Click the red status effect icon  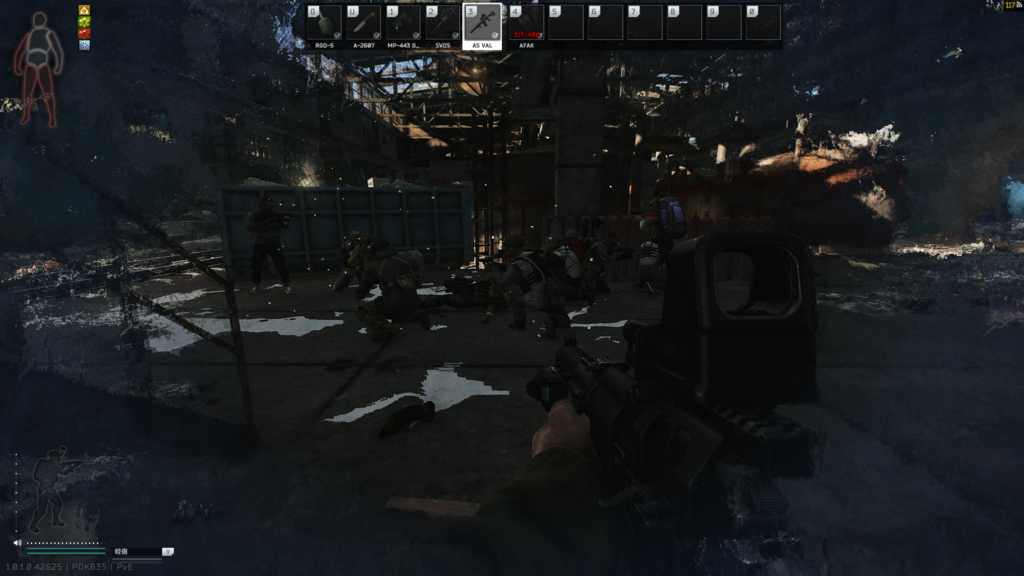click(84, 33)
